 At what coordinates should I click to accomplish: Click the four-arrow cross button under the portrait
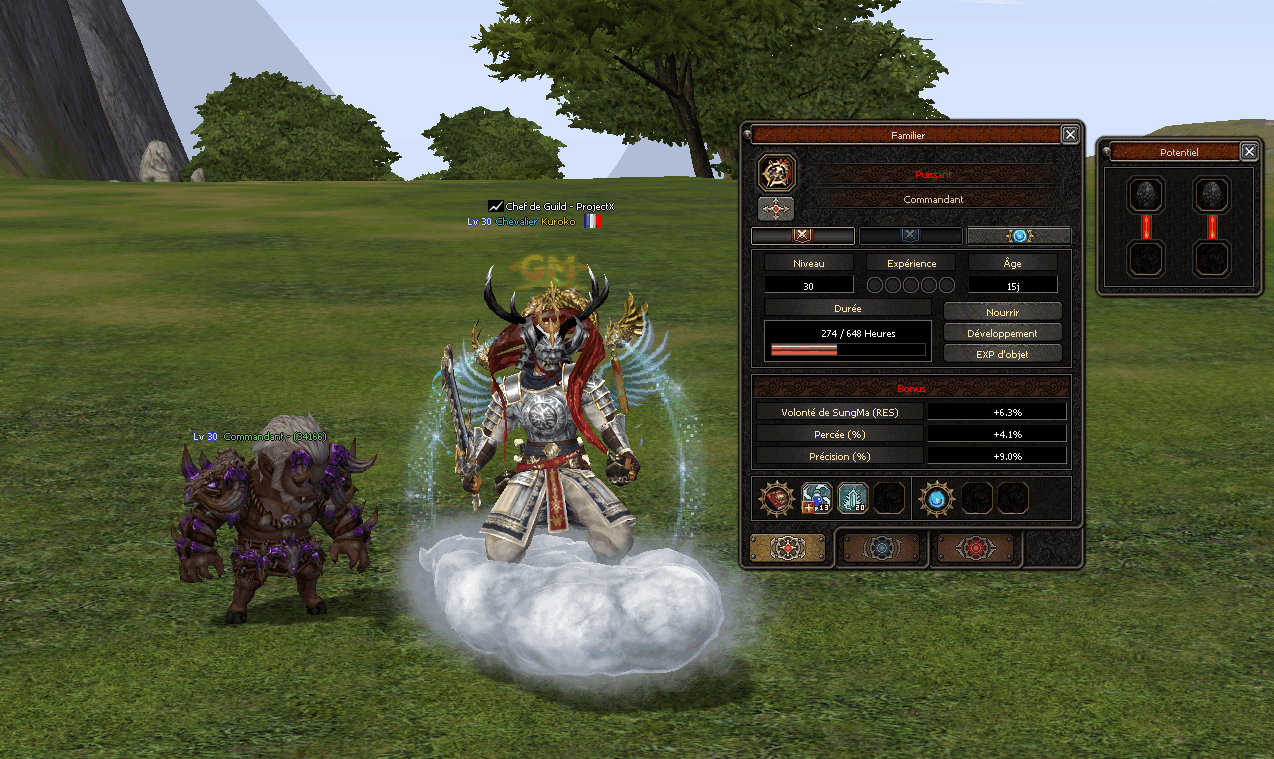(x=777, y=208)
